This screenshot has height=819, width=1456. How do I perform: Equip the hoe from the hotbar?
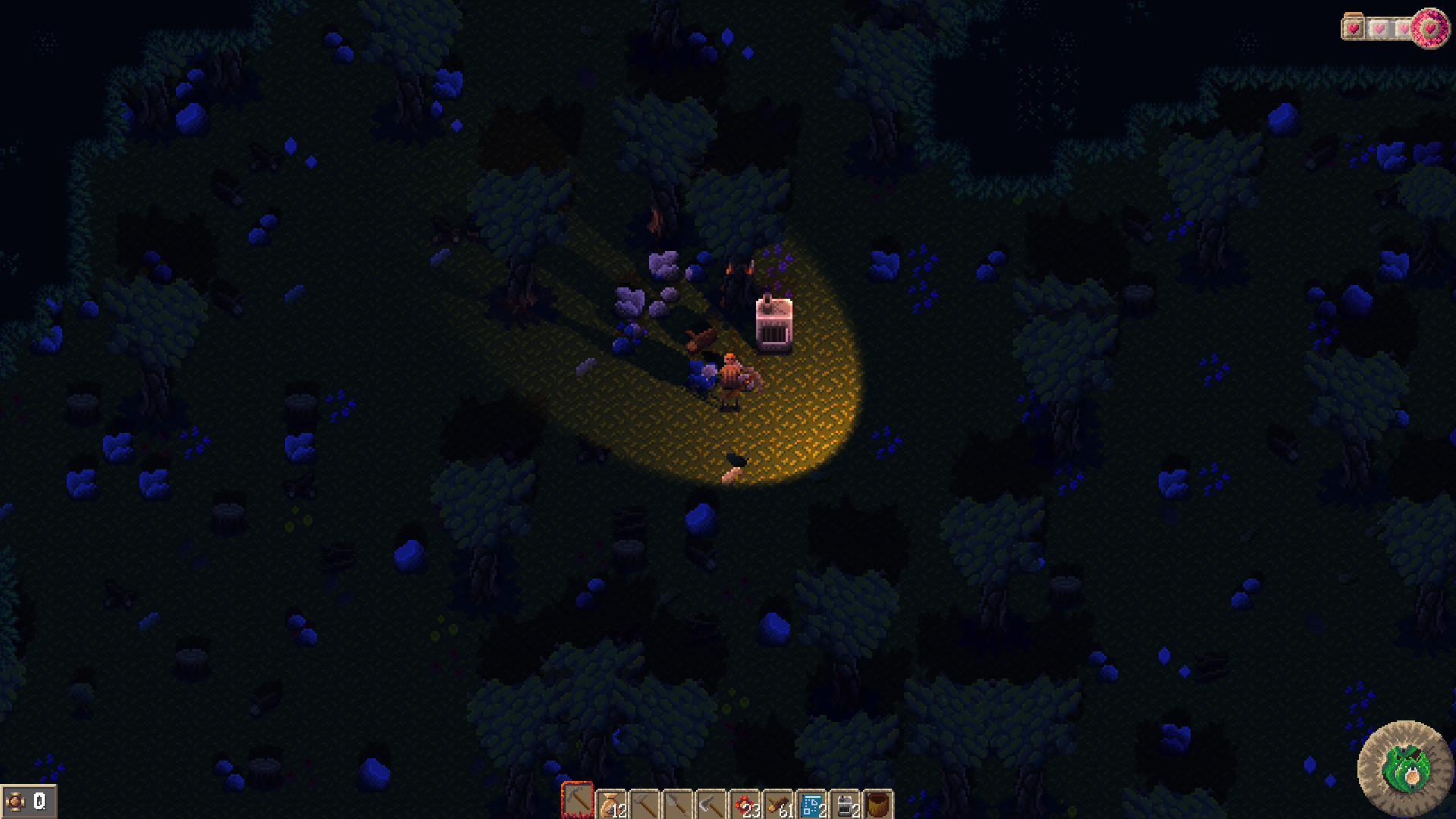pyautogui.click(x=645, y=802)
